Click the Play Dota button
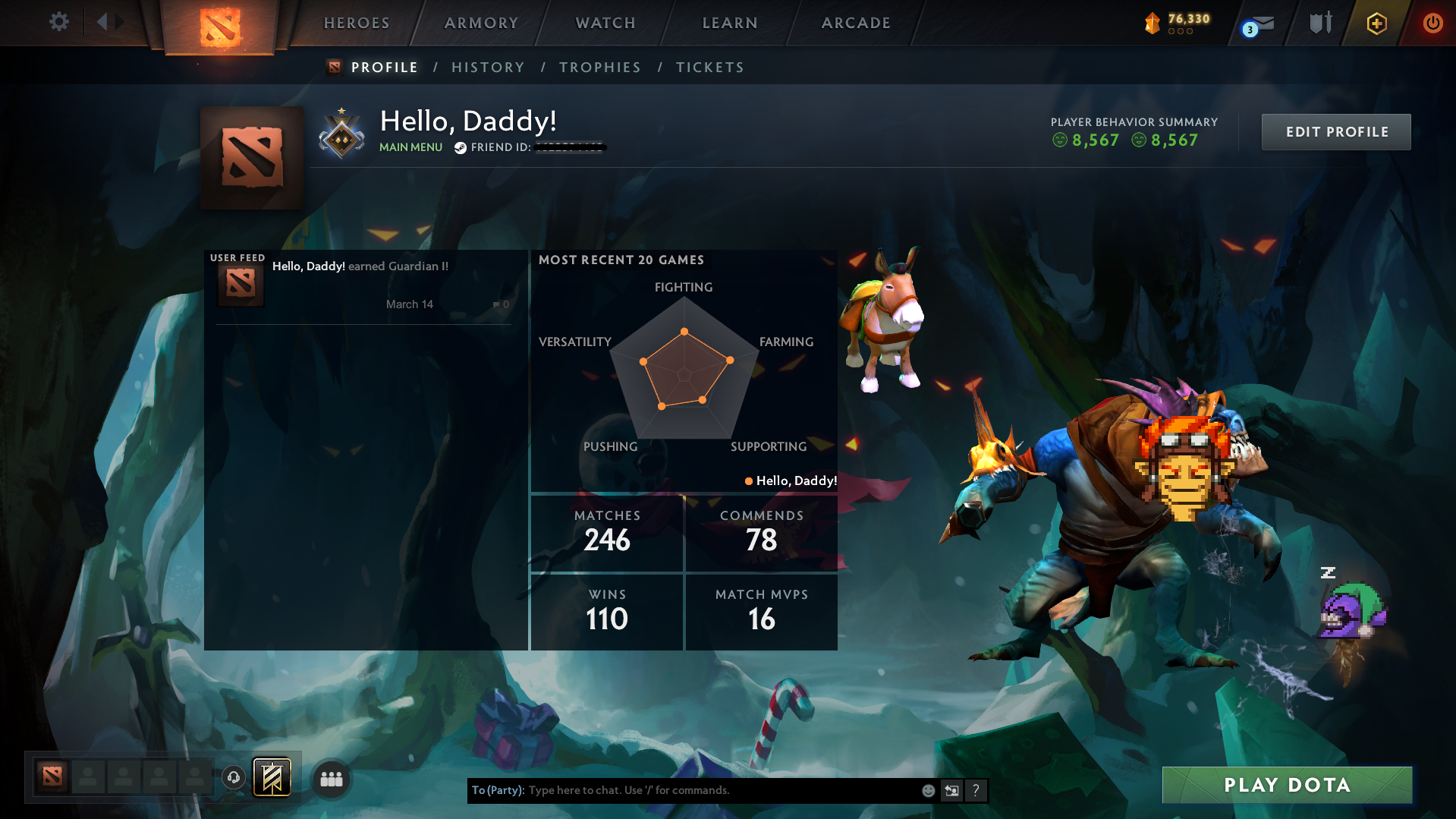This screenshot has width=1456, height=819. point(1286,784)
